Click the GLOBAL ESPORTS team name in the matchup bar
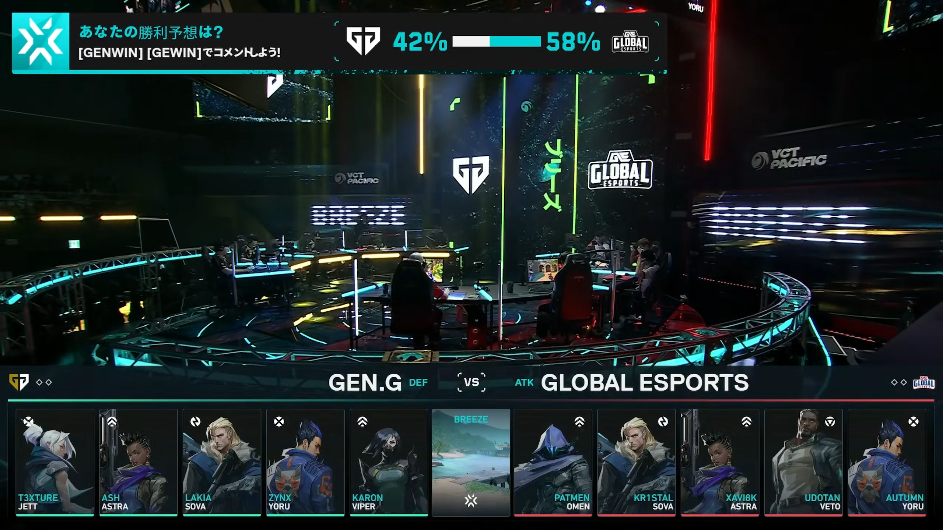This screenshot has width=943, height=530. click(645, 383)
